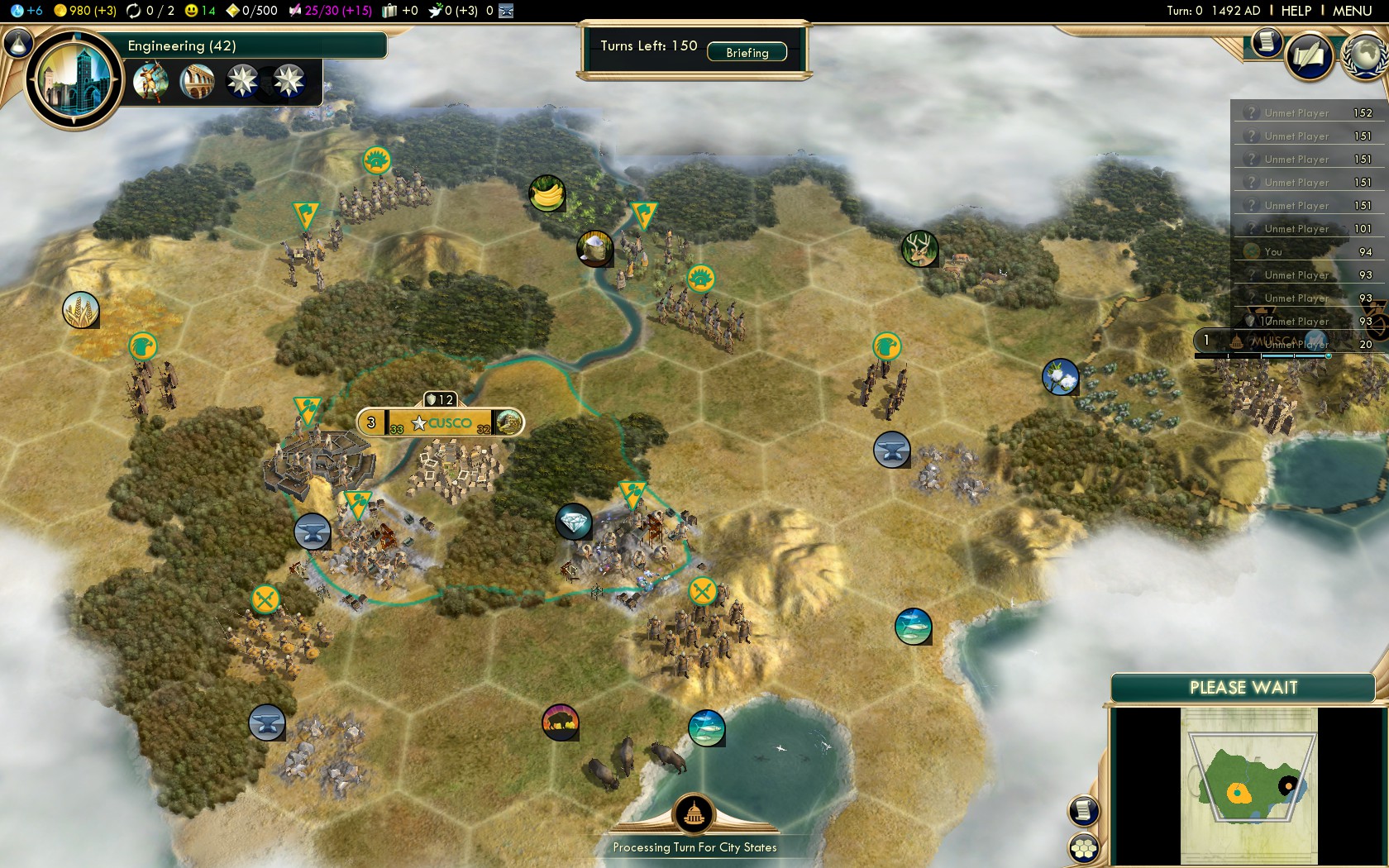The height and width of the screenshot is (868, 1389).
Task: Select the archer unit icon under Engineering
Action: click(151, 81)
